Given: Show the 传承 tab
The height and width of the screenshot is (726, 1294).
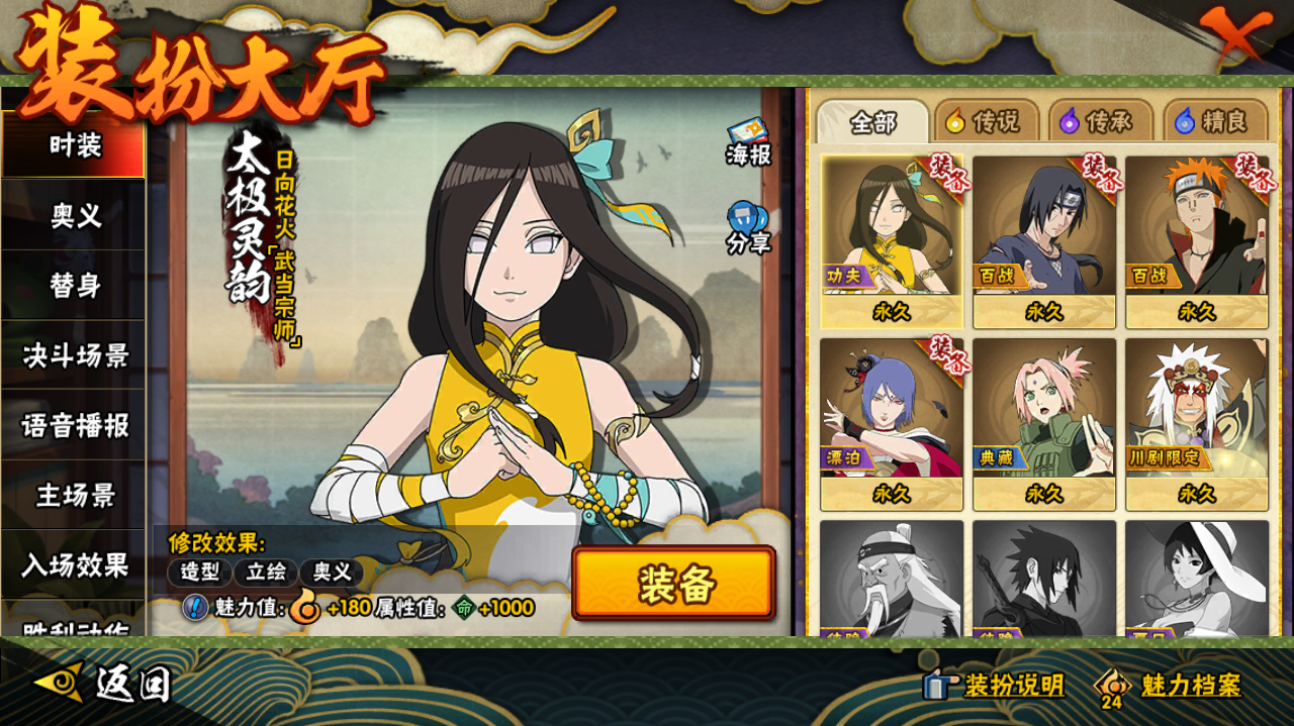Looking at the screenshot, I should [x=1096, y=122].
